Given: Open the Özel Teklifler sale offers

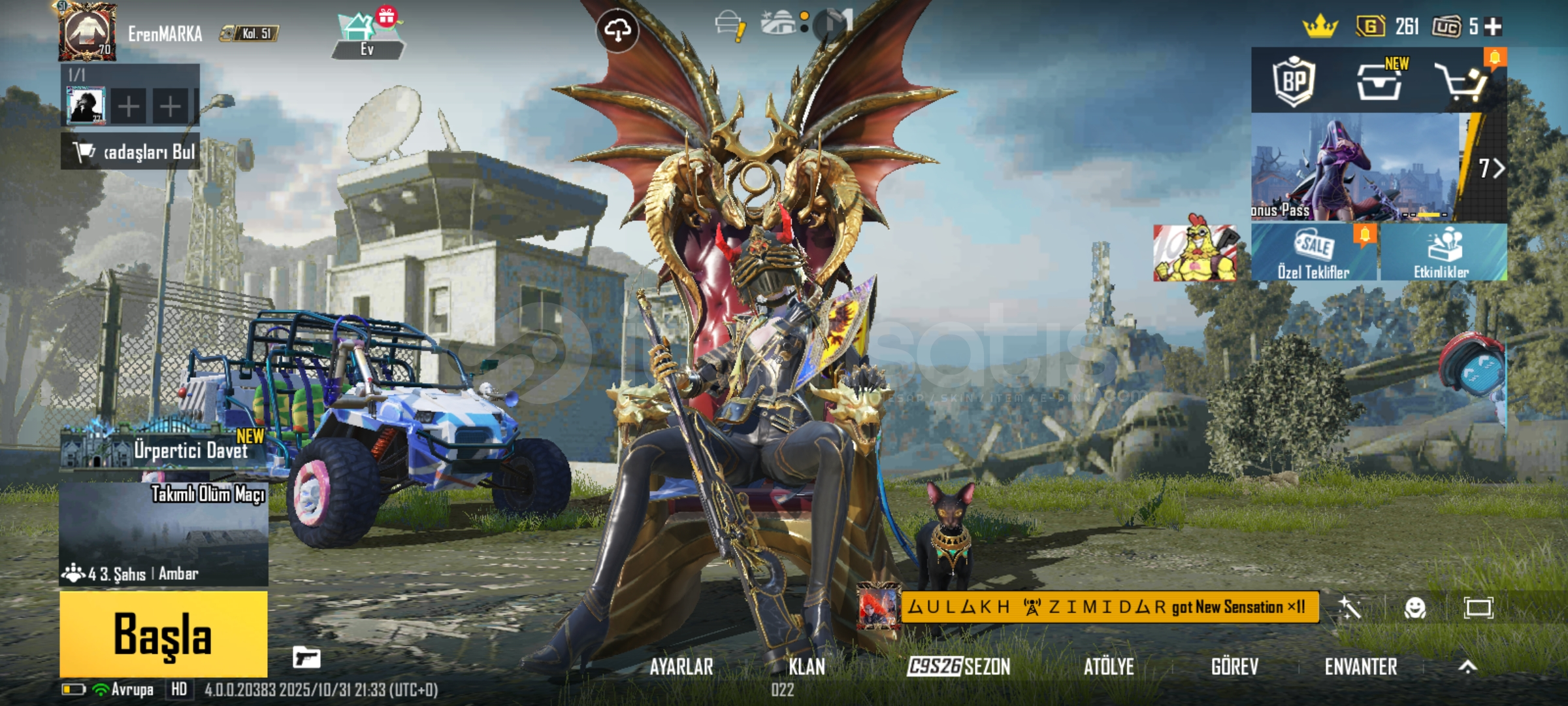Looking at the screenshot, I should (1313, 253).
